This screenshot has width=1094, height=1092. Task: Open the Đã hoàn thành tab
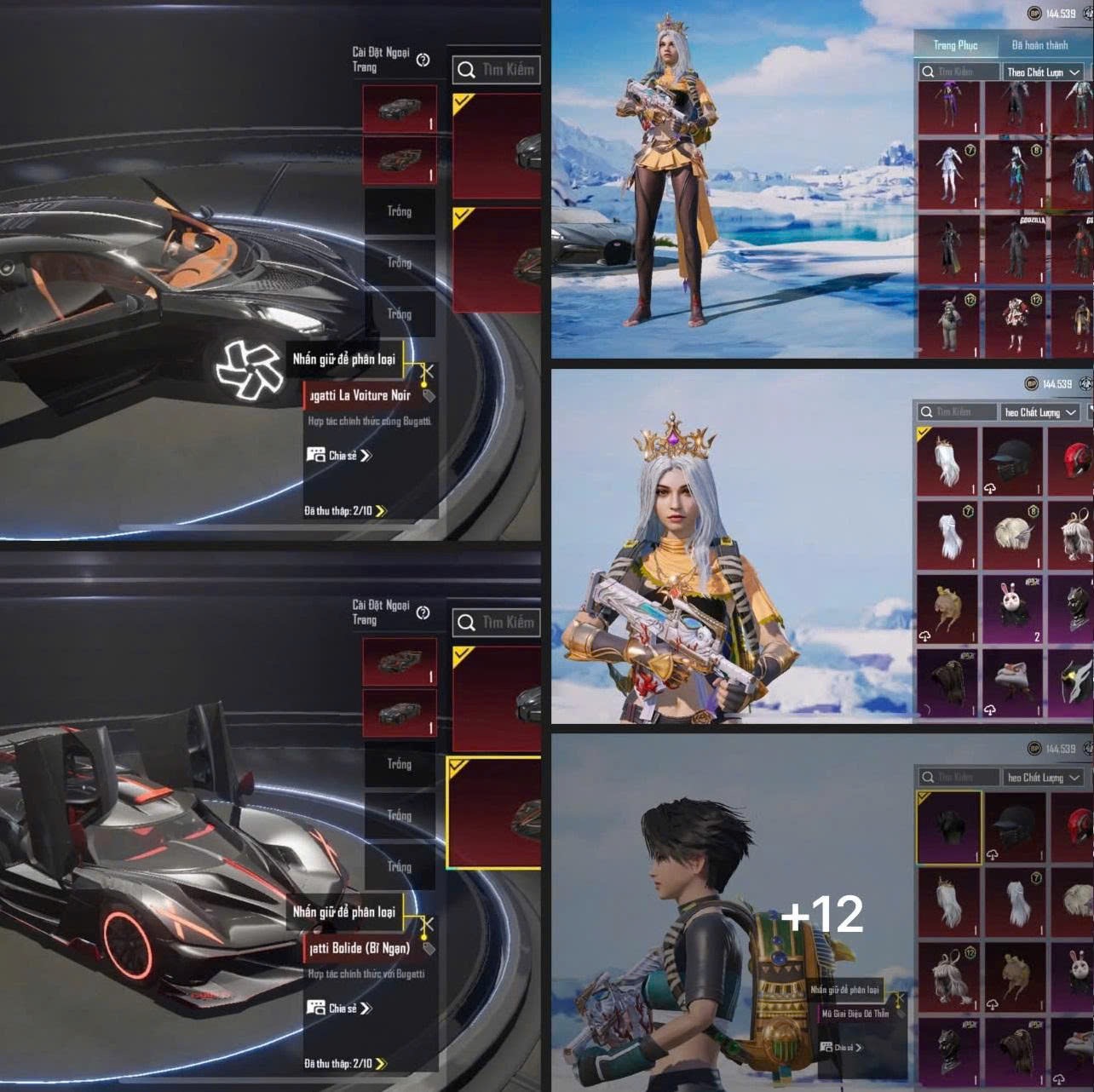tap(1039, 45)
